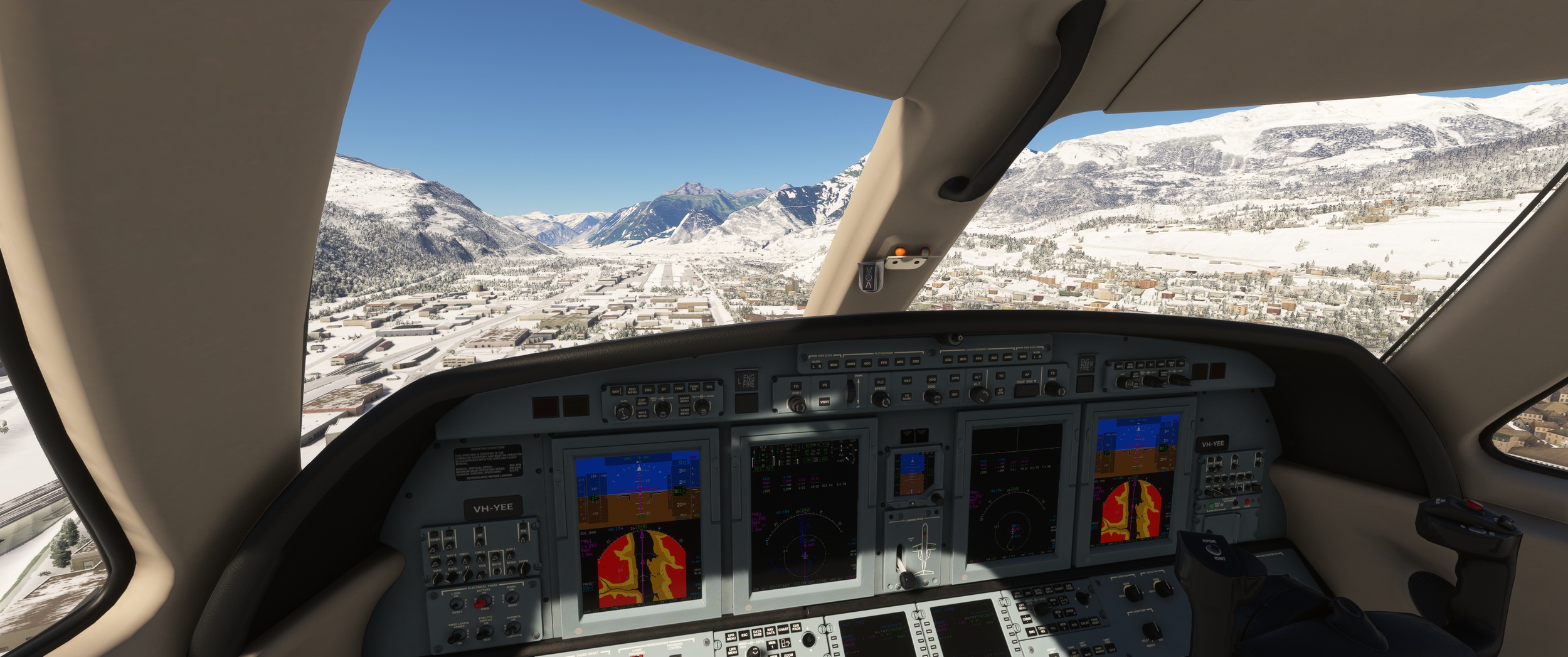Engage the B/C back course button

click(955, 394)
